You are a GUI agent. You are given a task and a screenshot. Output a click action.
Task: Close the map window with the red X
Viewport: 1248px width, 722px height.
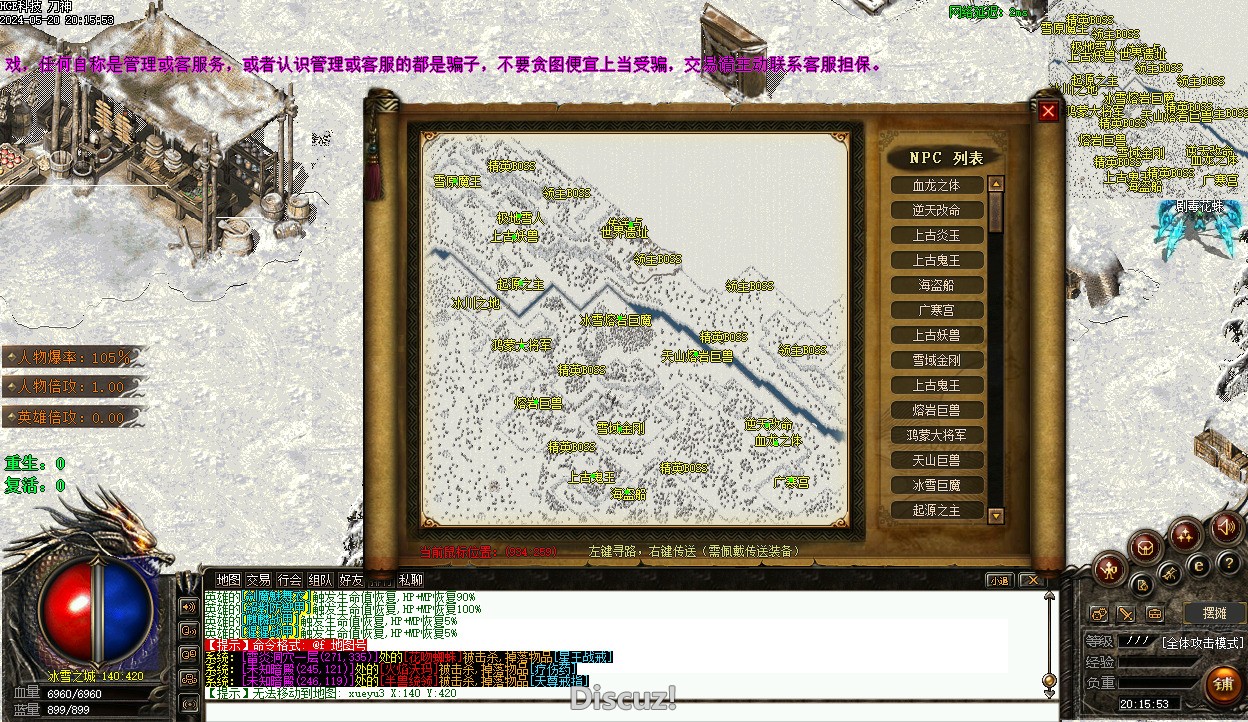point(1048,112)
